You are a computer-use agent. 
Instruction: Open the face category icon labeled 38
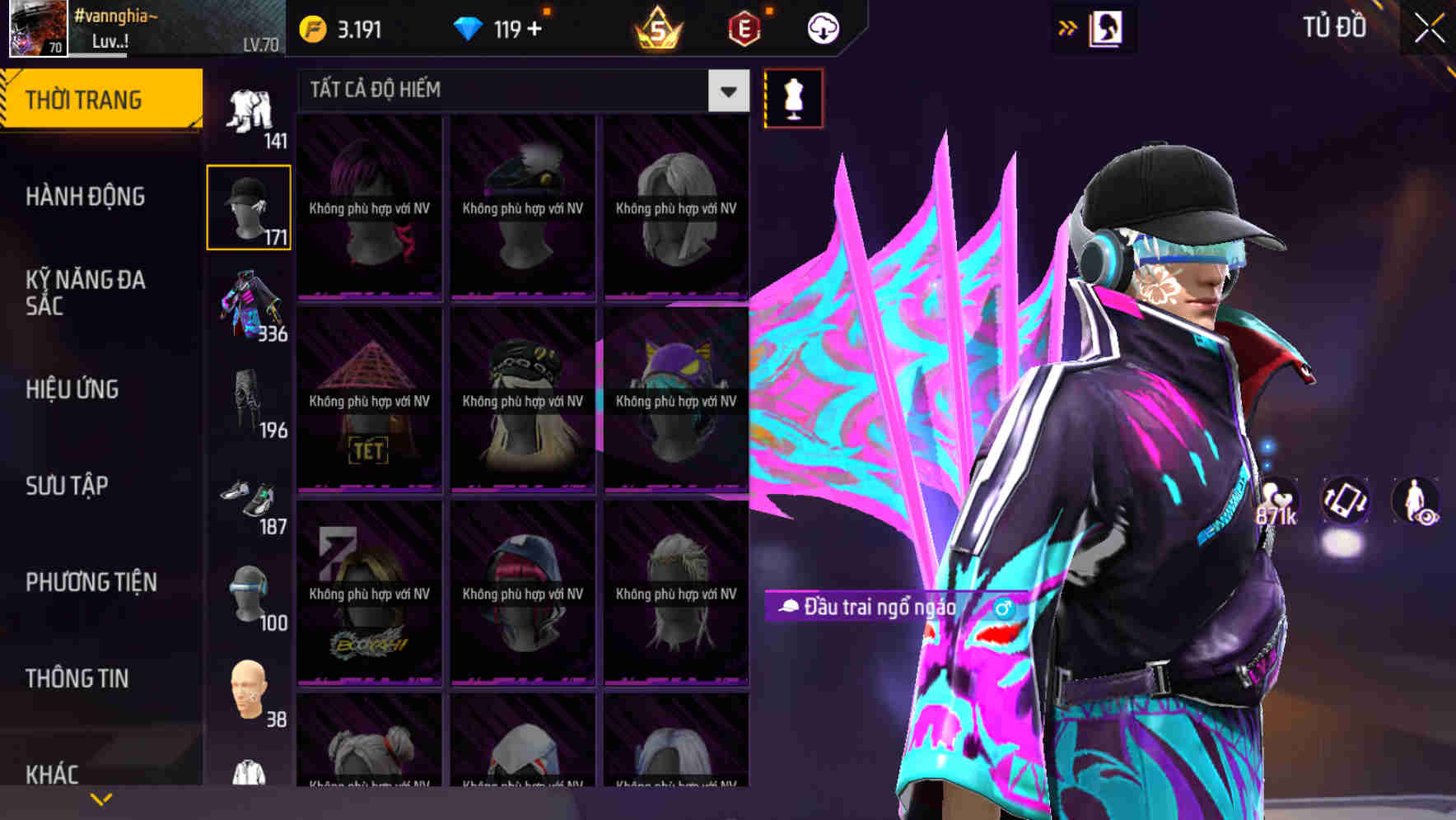click(x=250, y=692)
